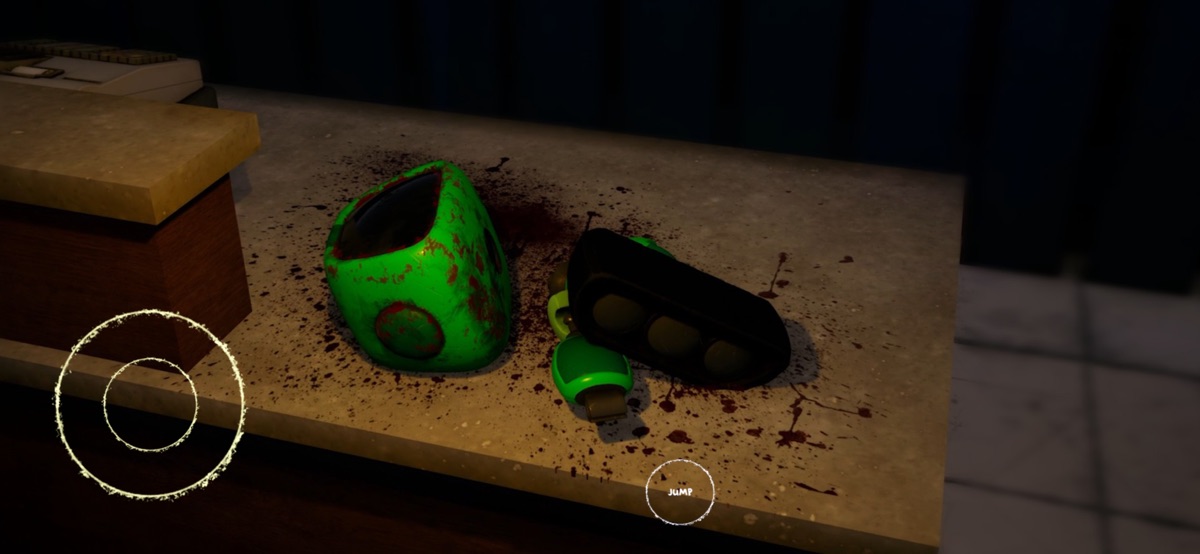Tap the JUMP button
The width and height of the screenshot is (1200, 554).
(x=680, y=492)
